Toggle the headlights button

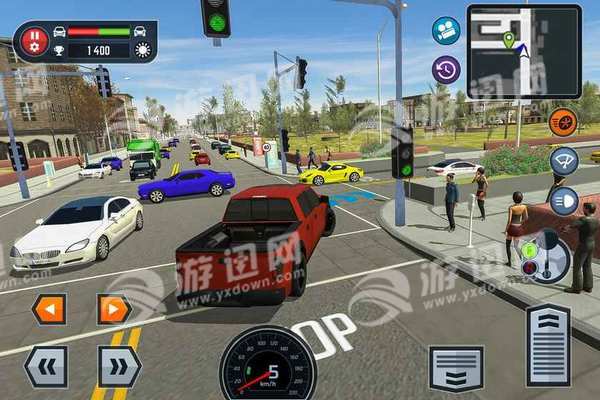565,200
